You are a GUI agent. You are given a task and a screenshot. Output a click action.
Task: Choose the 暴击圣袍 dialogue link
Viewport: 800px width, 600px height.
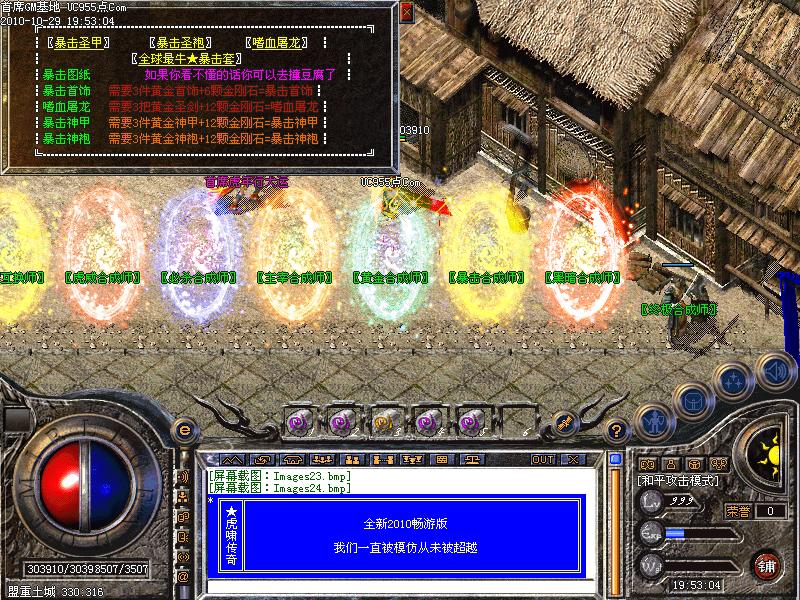(179, 44)
